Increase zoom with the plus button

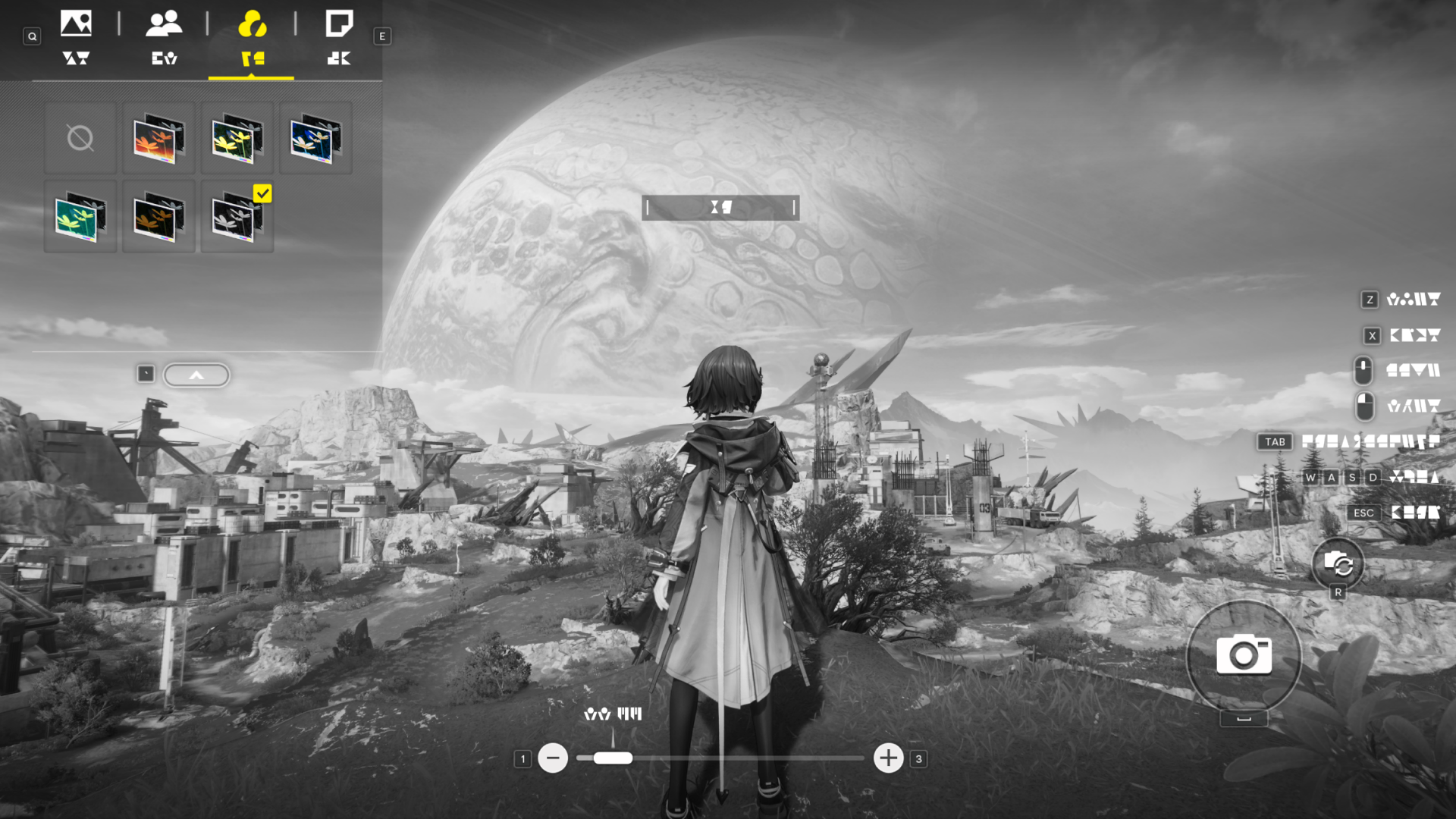(888, 758)
